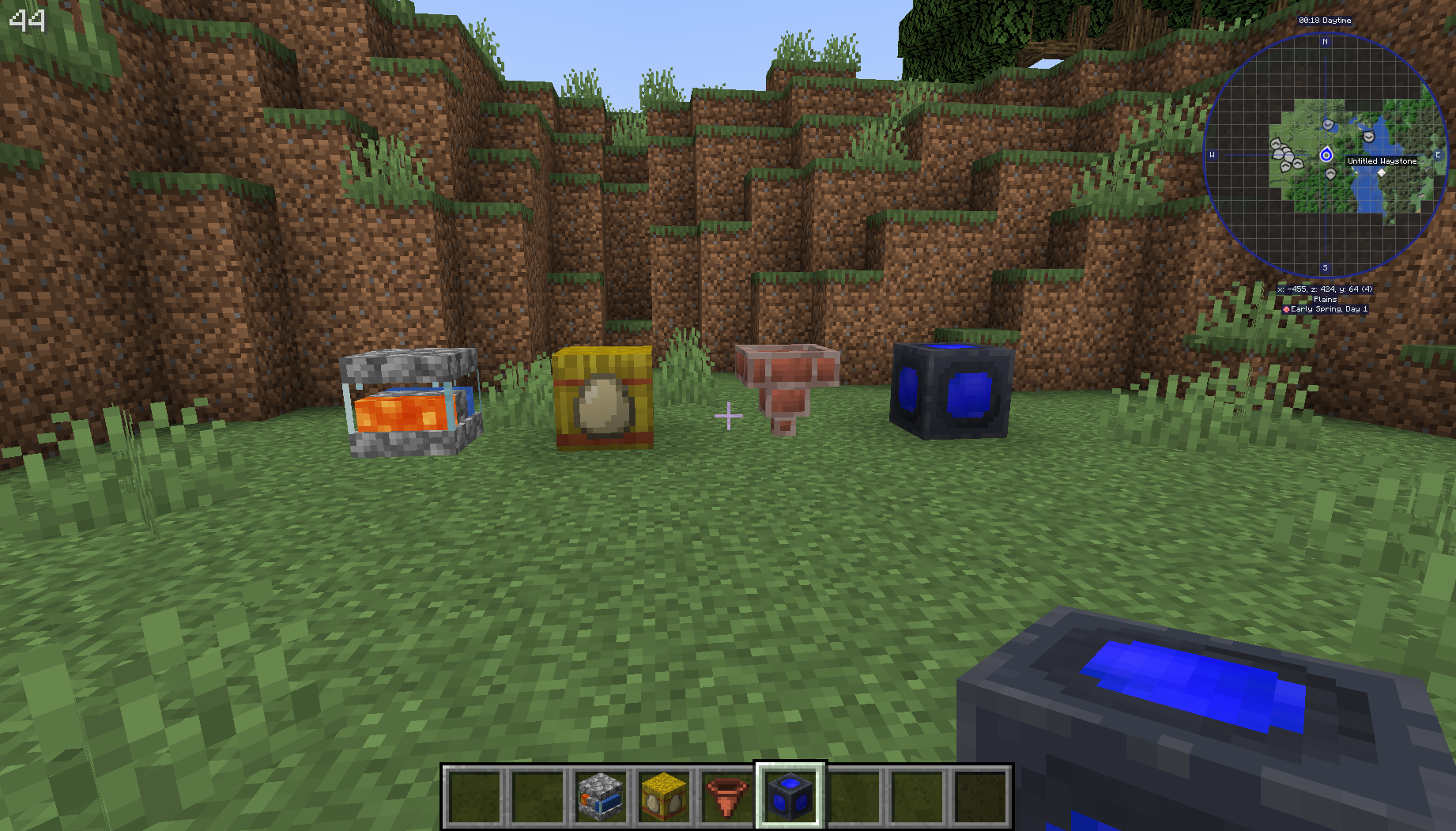
Task: Click the flower icon beside Early Spring label
Action: coord(1287,308)
